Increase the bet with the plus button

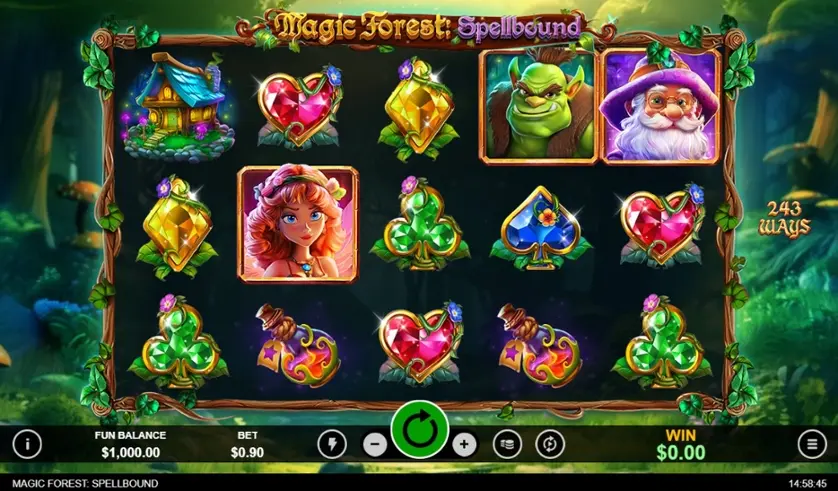464,444
